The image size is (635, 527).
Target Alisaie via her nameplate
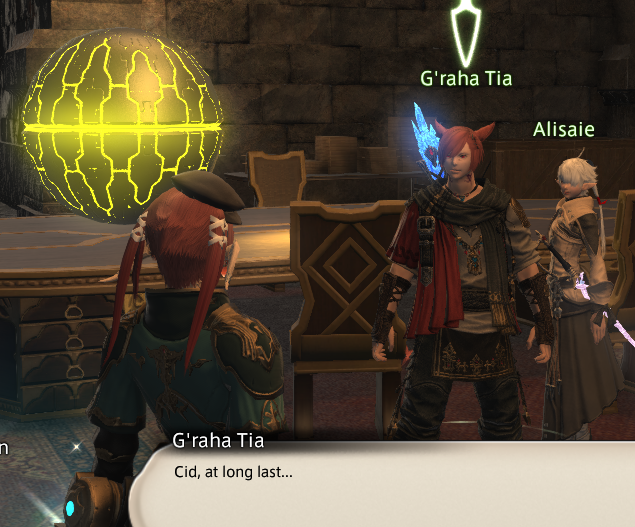[x=566, y=130]
